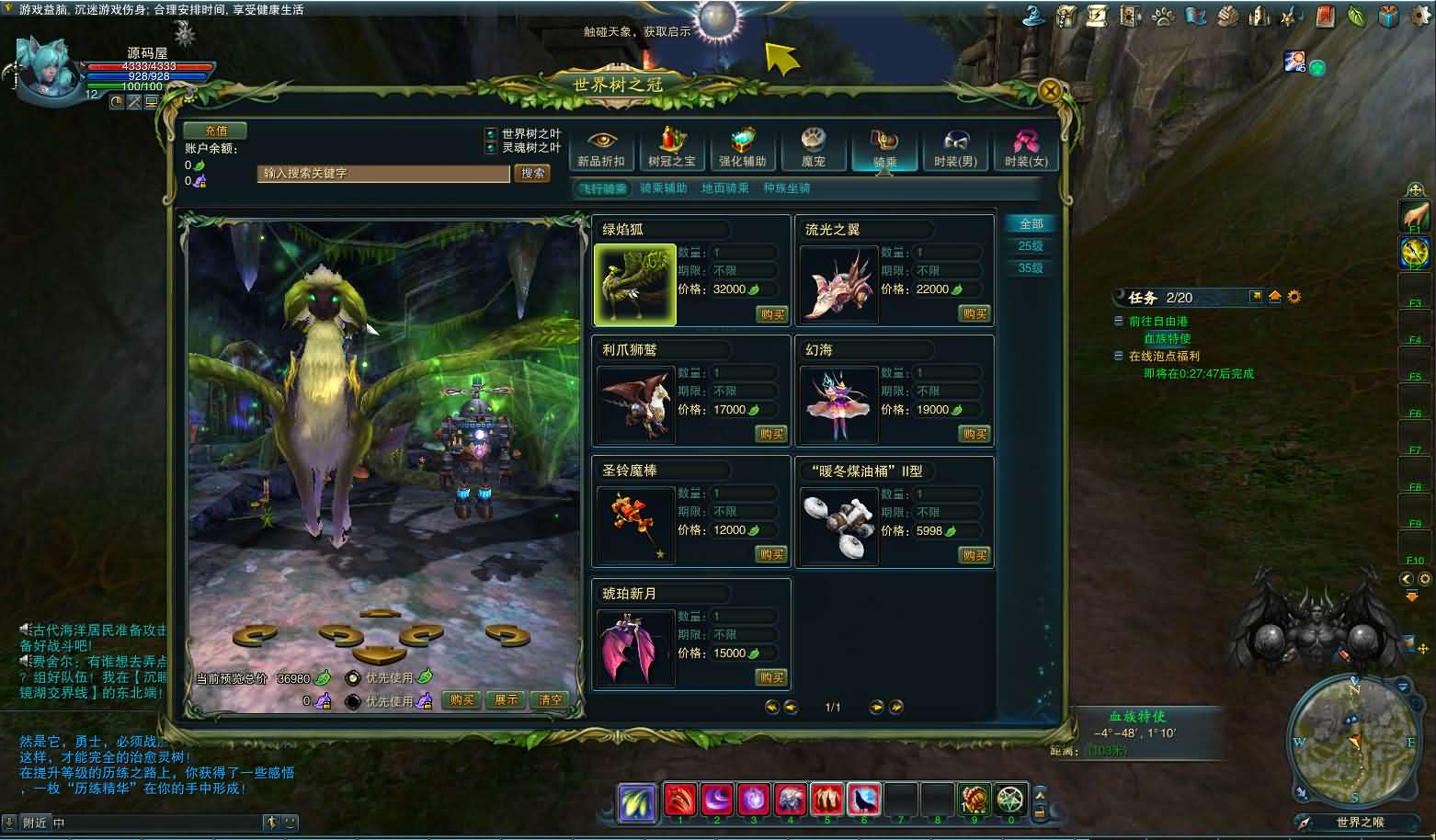Close the 世界树之冠 shop window
1436x840 pixels.
[1050, 90]
